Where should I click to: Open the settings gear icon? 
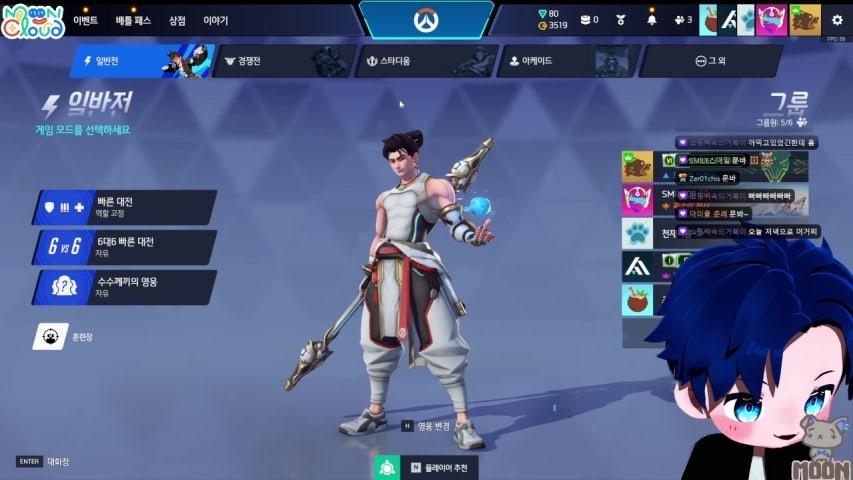tap(837, 20)
